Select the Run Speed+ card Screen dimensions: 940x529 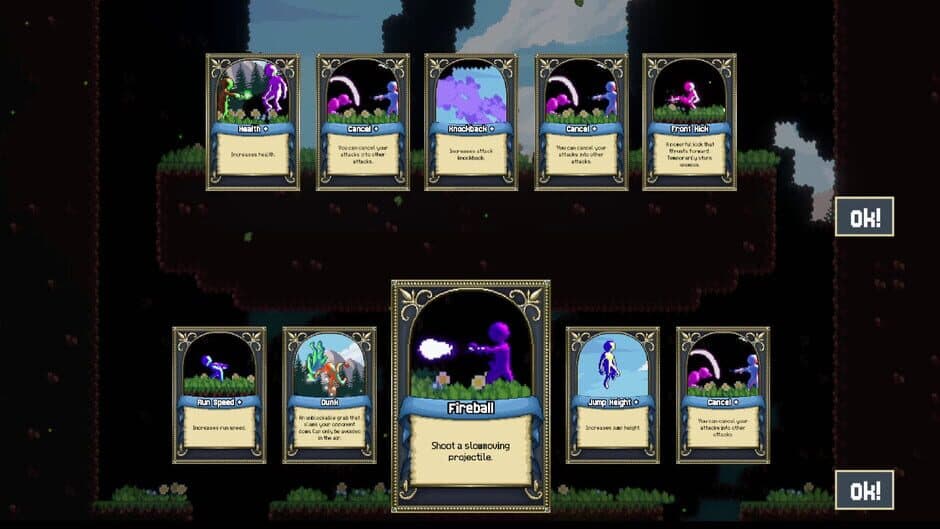point(219,394)
